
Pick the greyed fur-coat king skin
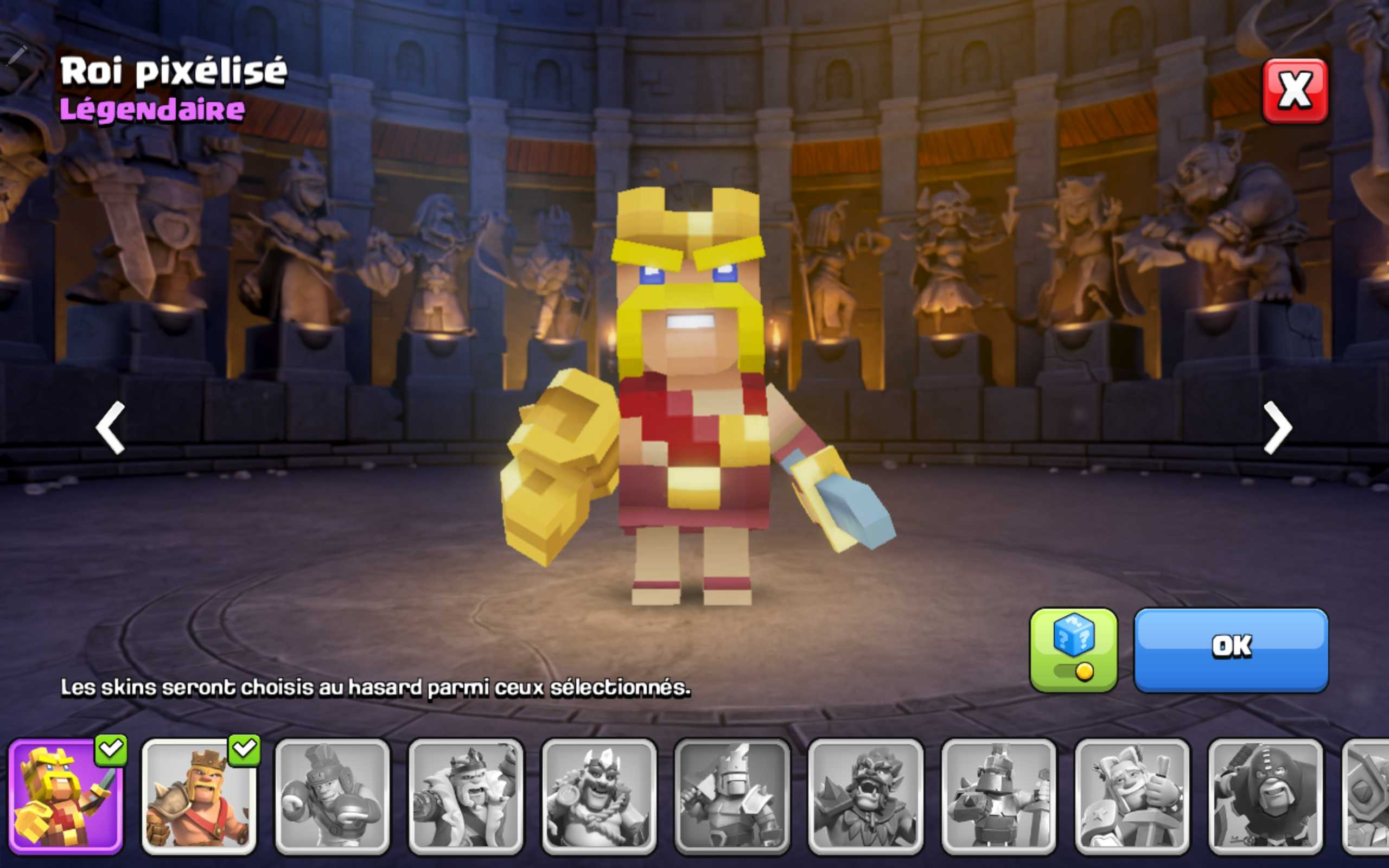pyautogui.click(x=466, y=796)
